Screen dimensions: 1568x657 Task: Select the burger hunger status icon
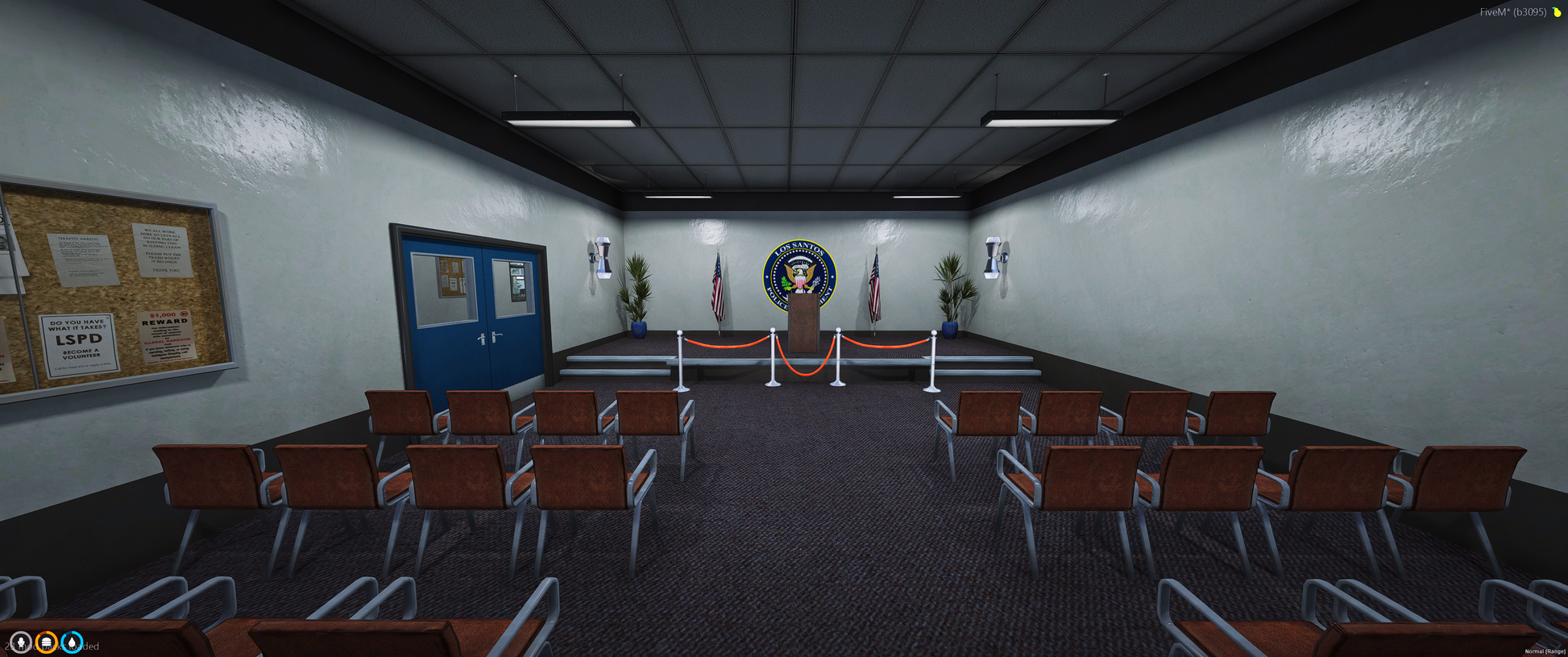[x=47, y=642]
